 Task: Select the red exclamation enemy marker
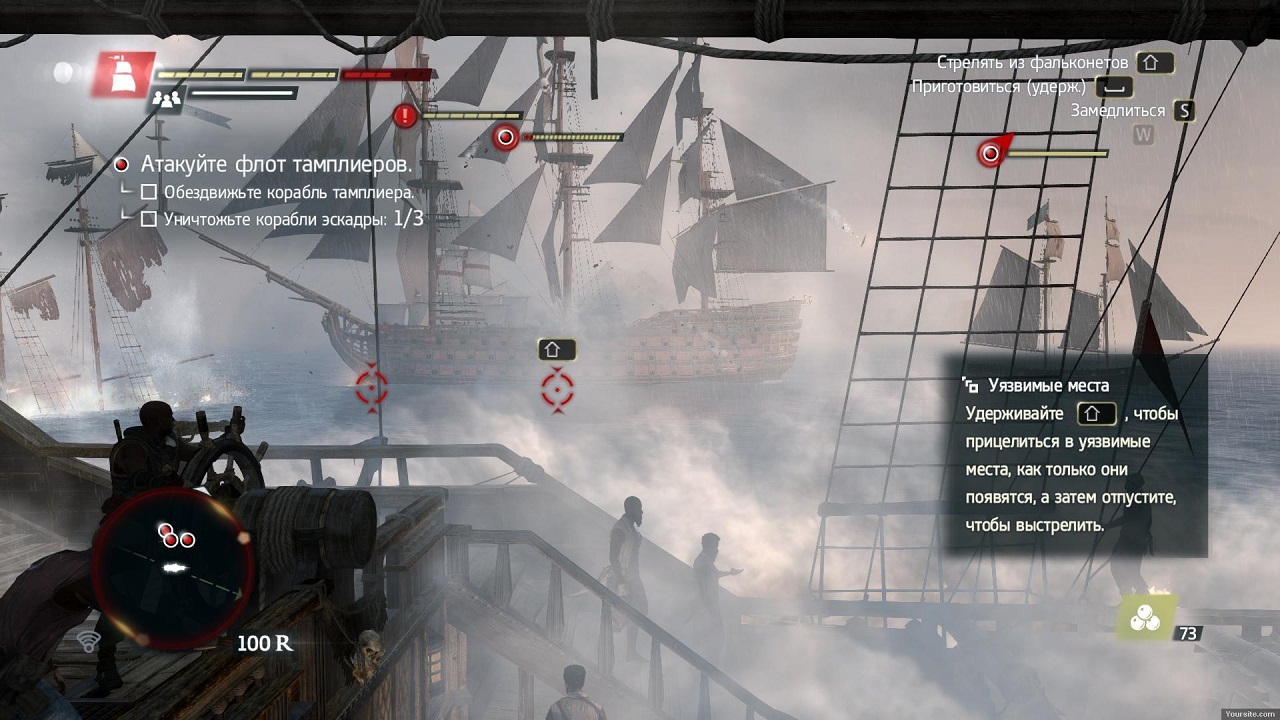(405, 116)
